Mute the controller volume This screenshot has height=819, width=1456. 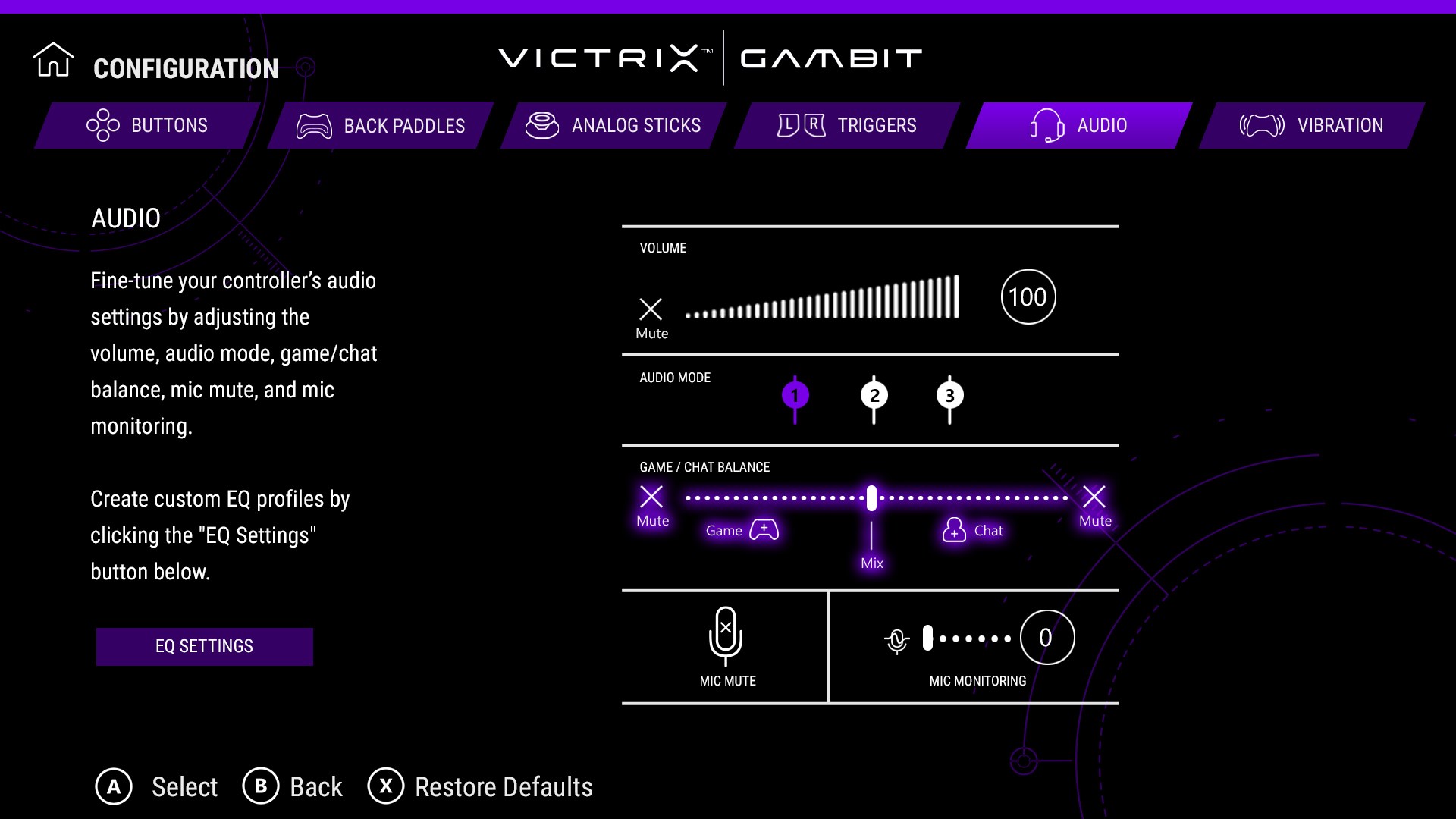coord(651,309)
